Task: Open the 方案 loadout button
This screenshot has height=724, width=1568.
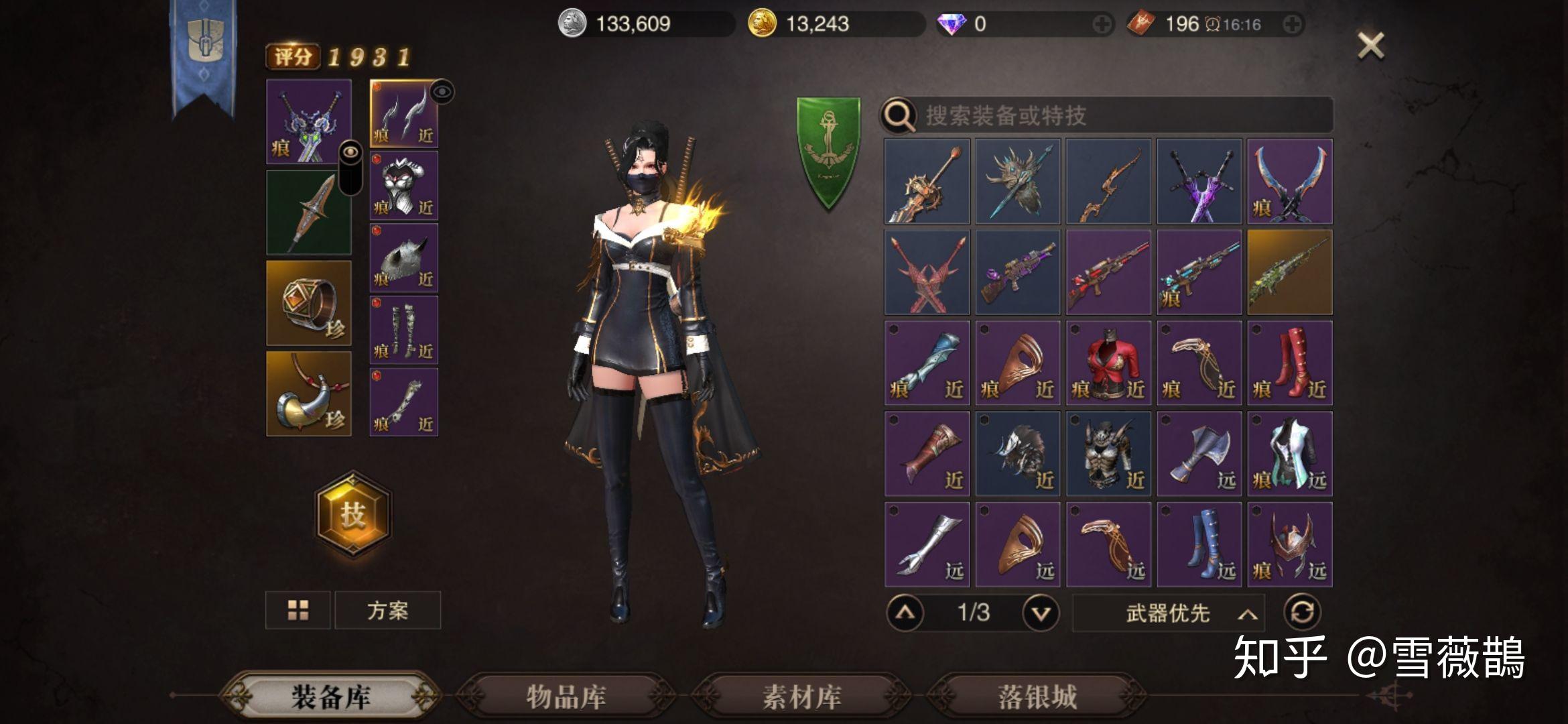Action: pyautogui.click(x=387, y=610)
